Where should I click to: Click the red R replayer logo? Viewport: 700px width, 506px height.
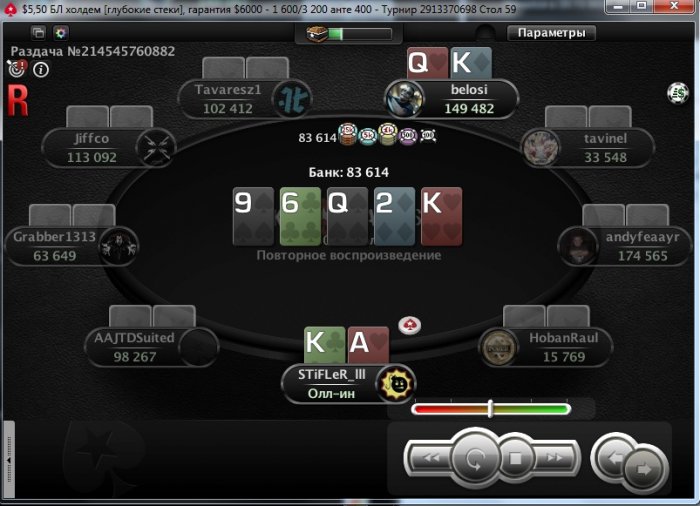tap(16, 98)
